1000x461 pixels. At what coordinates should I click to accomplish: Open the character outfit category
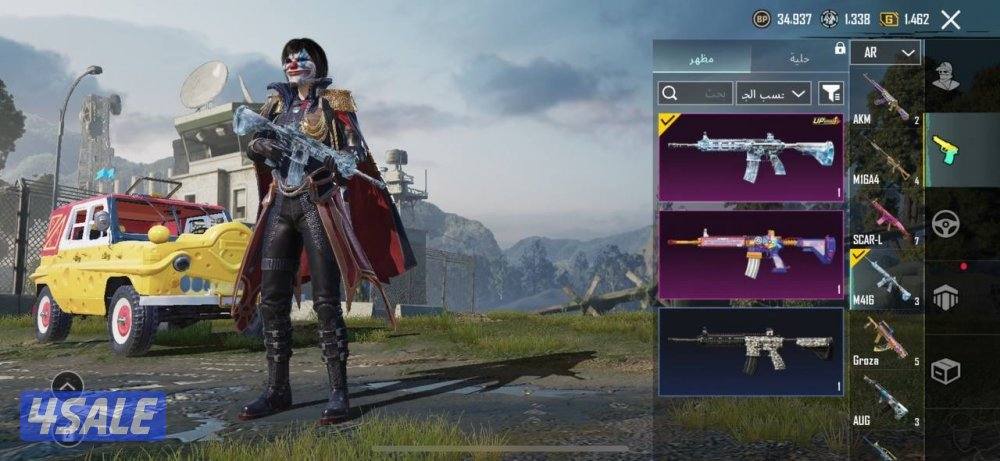pyautogui.click(x=945, y=76)
